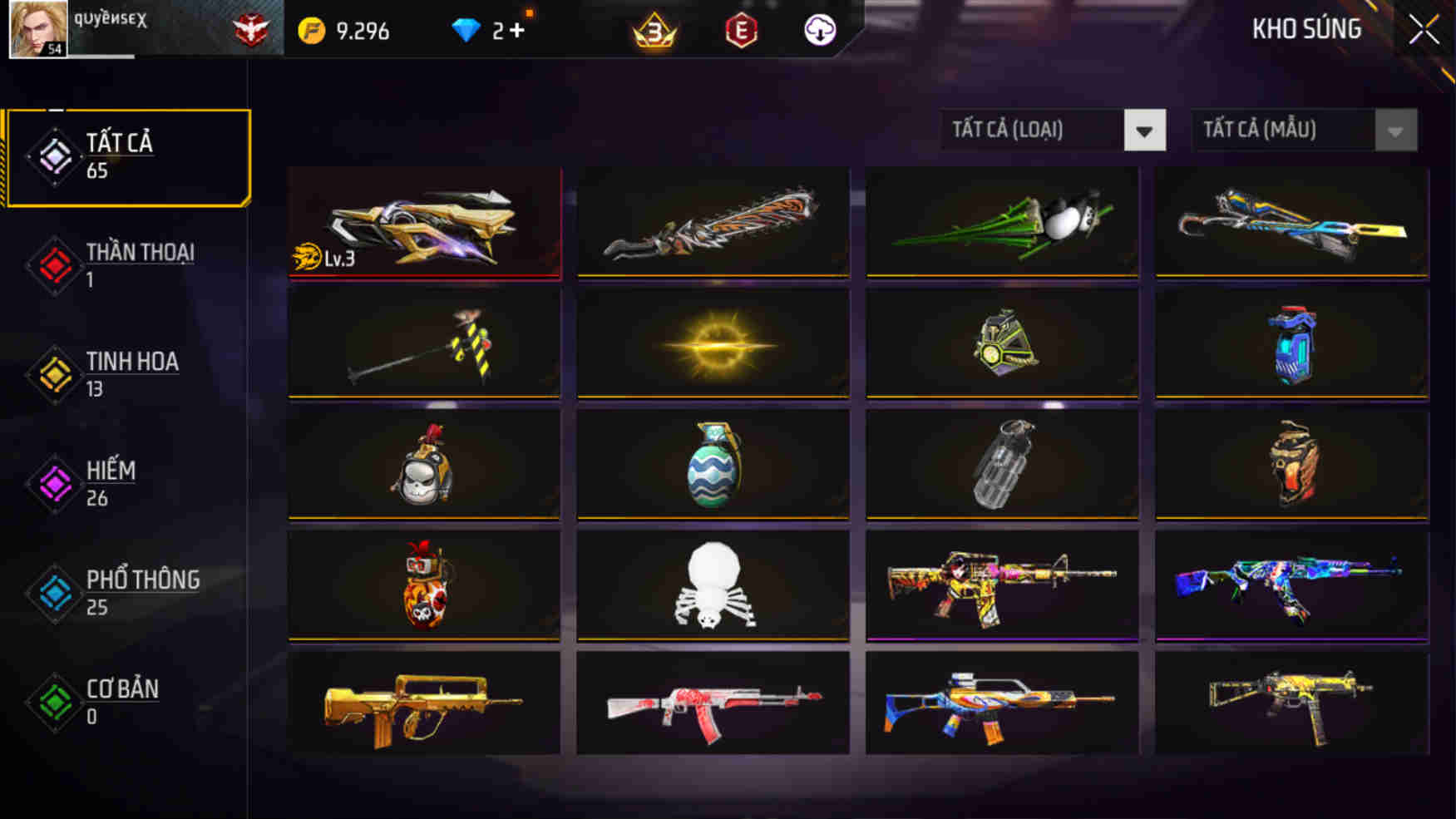
Task: Select the TẤT CẢ category filter
Action: [125, 155]
